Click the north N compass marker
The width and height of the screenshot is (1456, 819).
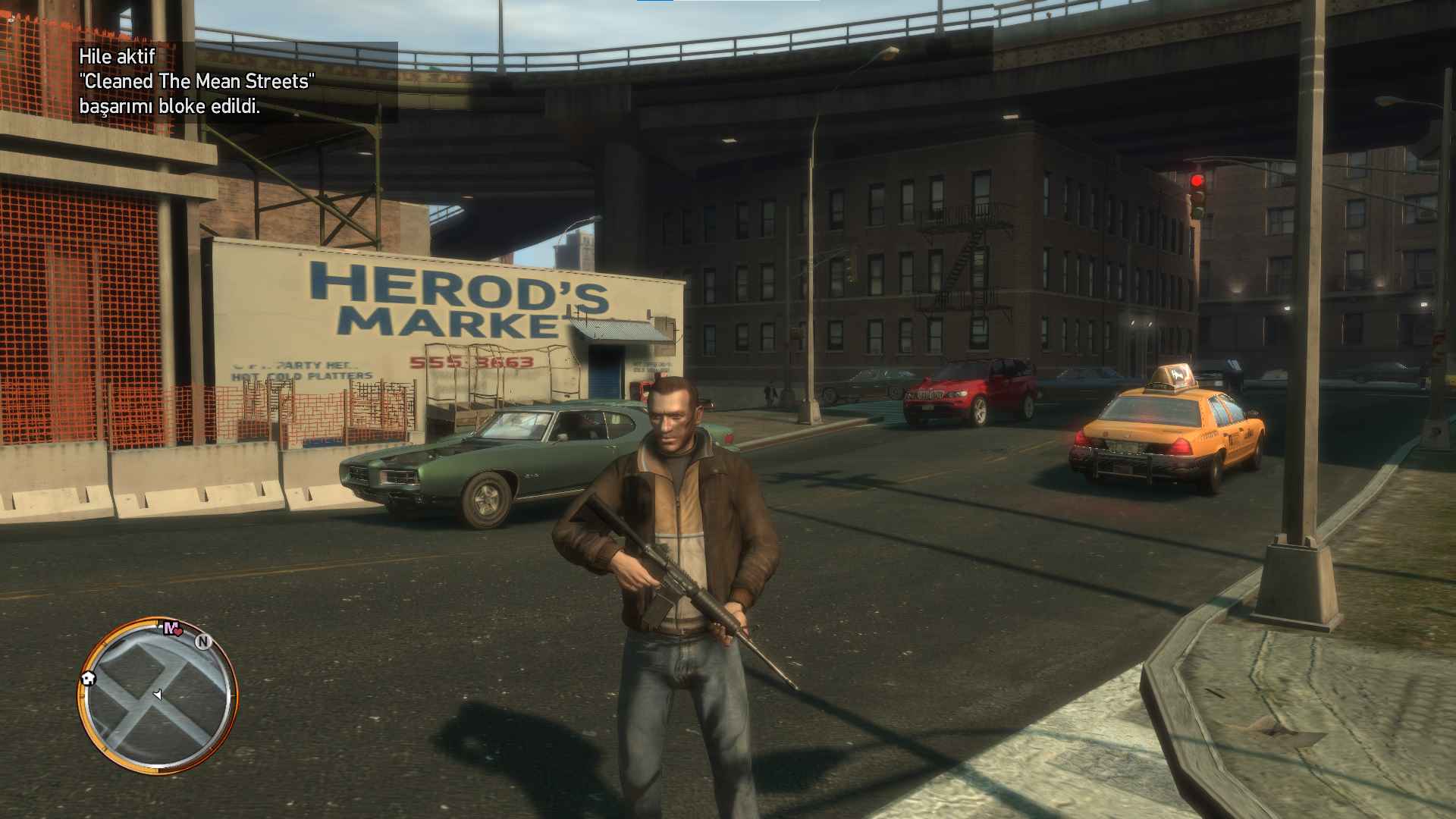[203, 642]
